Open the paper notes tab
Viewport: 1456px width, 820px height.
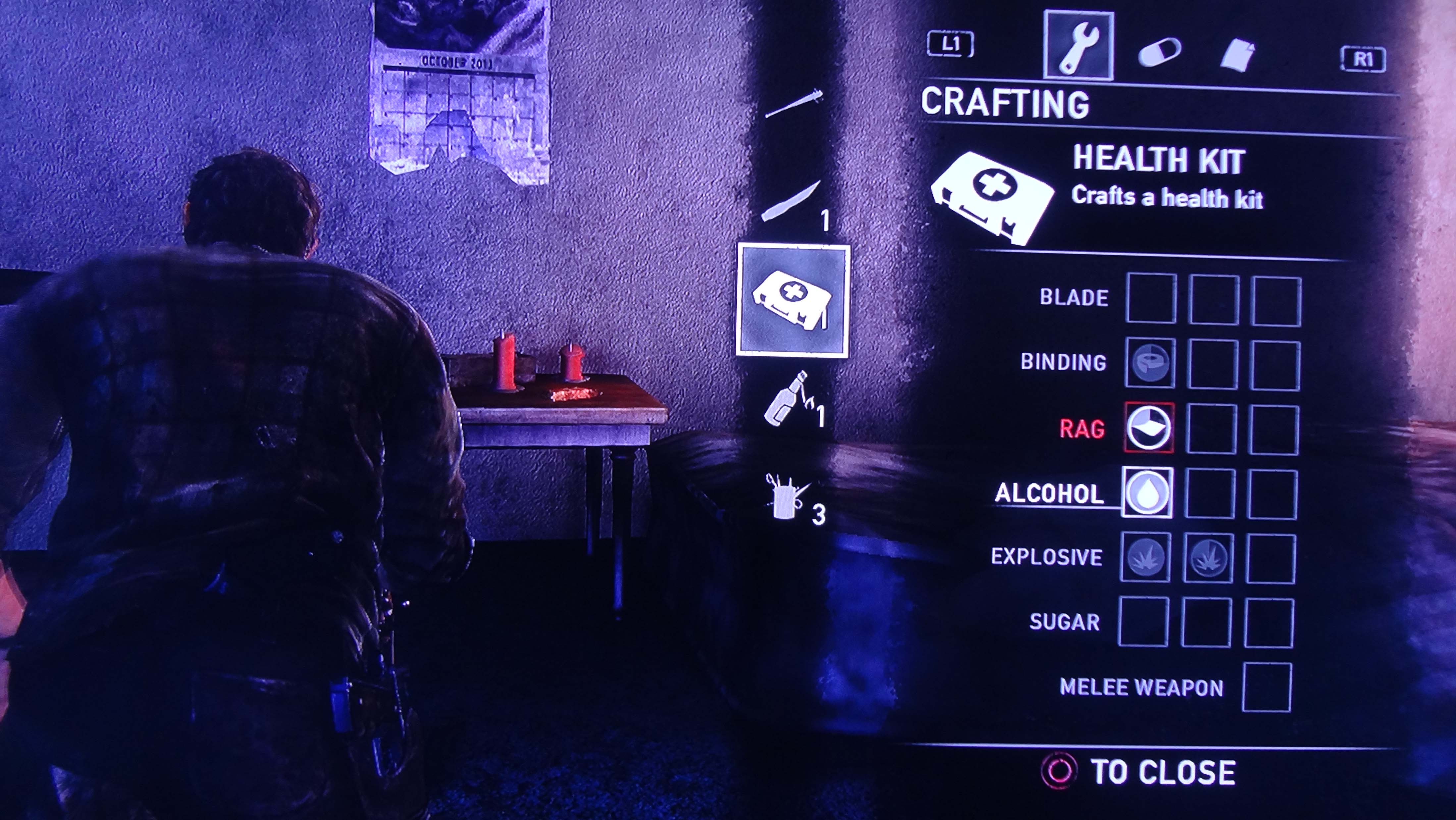[1238, 55]
